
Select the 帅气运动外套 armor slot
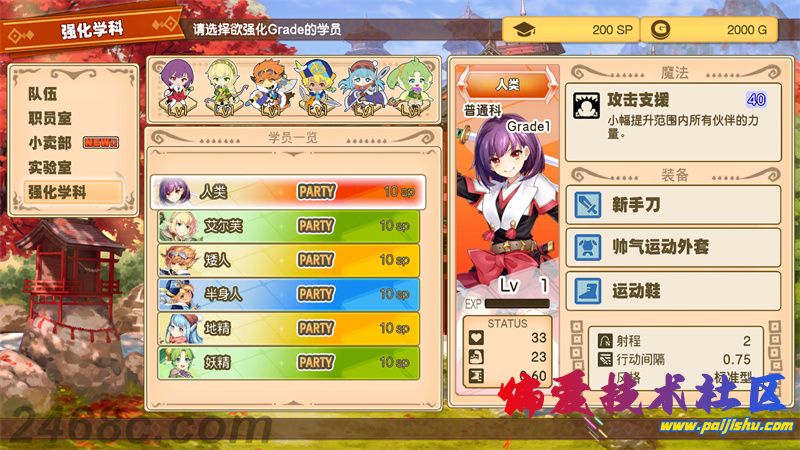(x=672, y=247)
